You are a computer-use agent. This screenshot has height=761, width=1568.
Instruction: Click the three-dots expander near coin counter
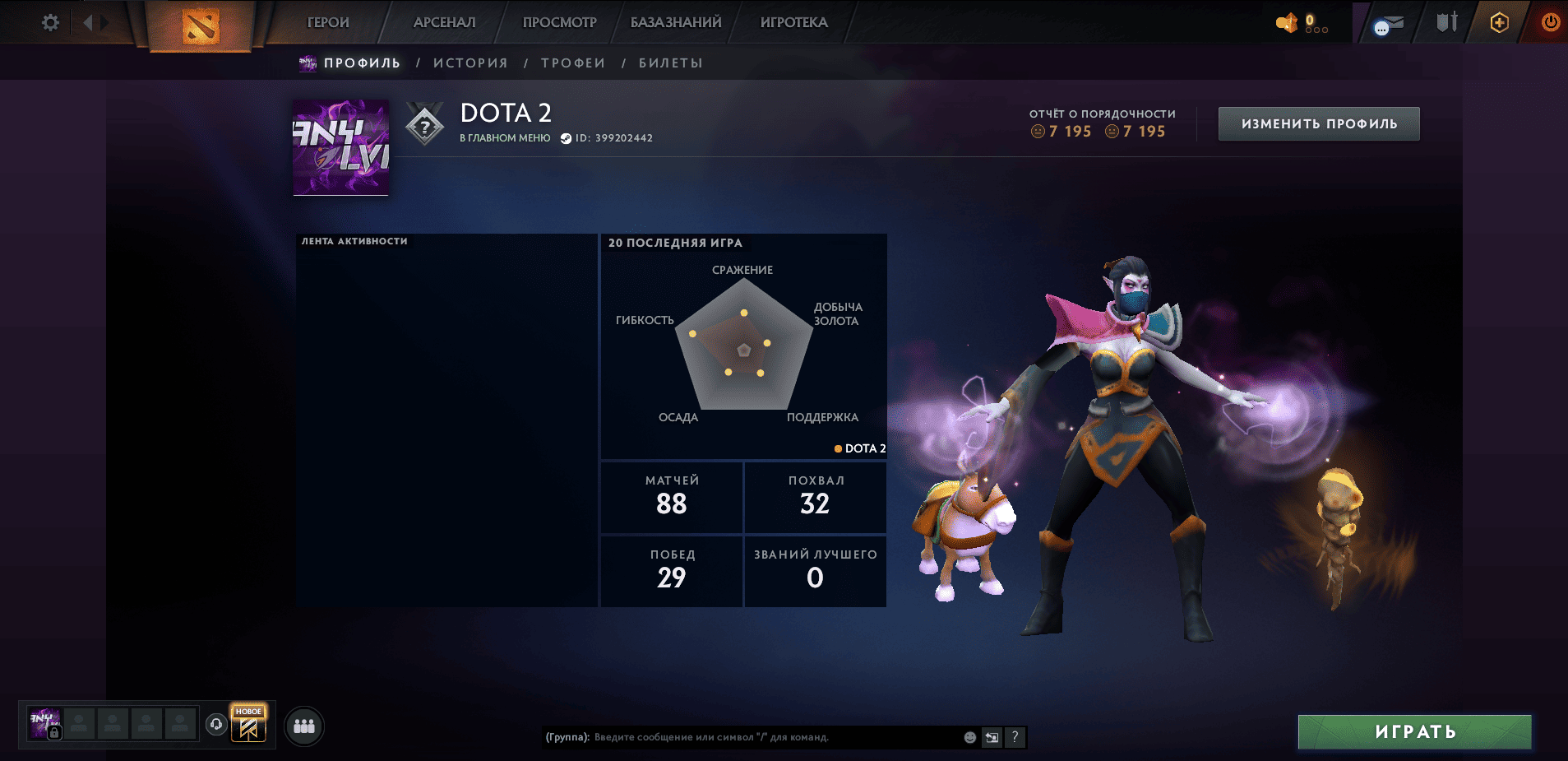coord(1316,30)
